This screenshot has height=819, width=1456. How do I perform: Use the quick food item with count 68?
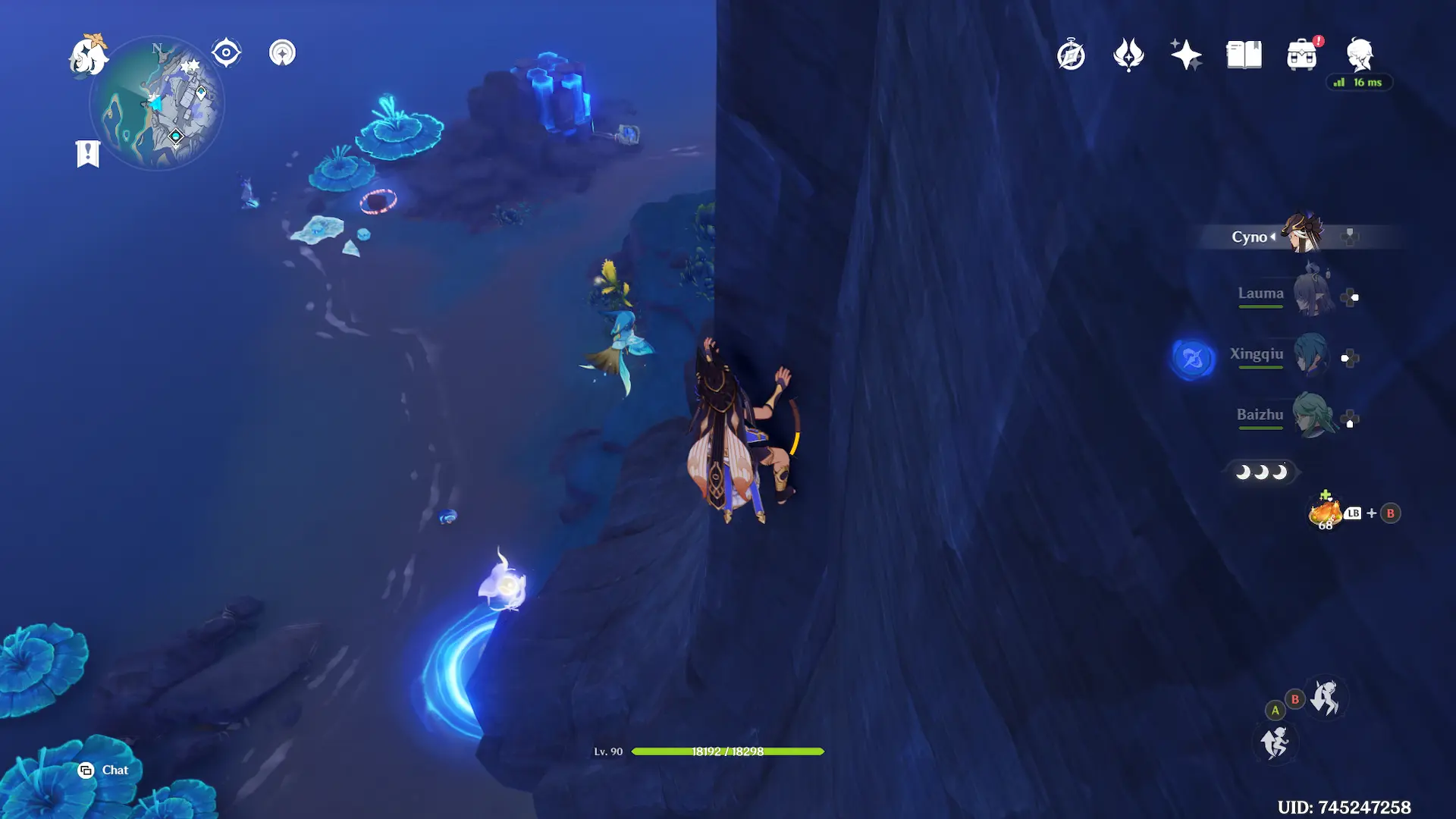(1325, 513)
